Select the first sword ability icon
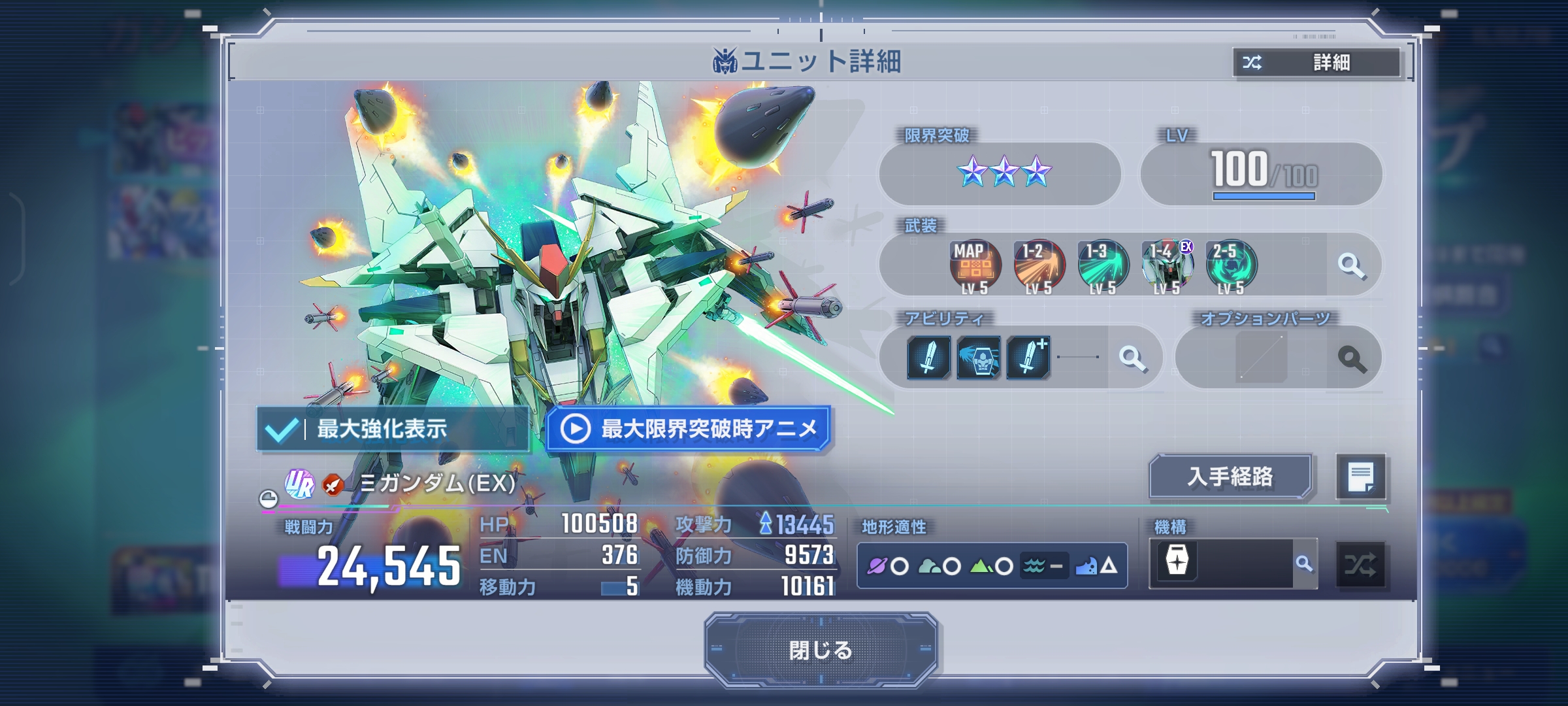 coord(928,358)
